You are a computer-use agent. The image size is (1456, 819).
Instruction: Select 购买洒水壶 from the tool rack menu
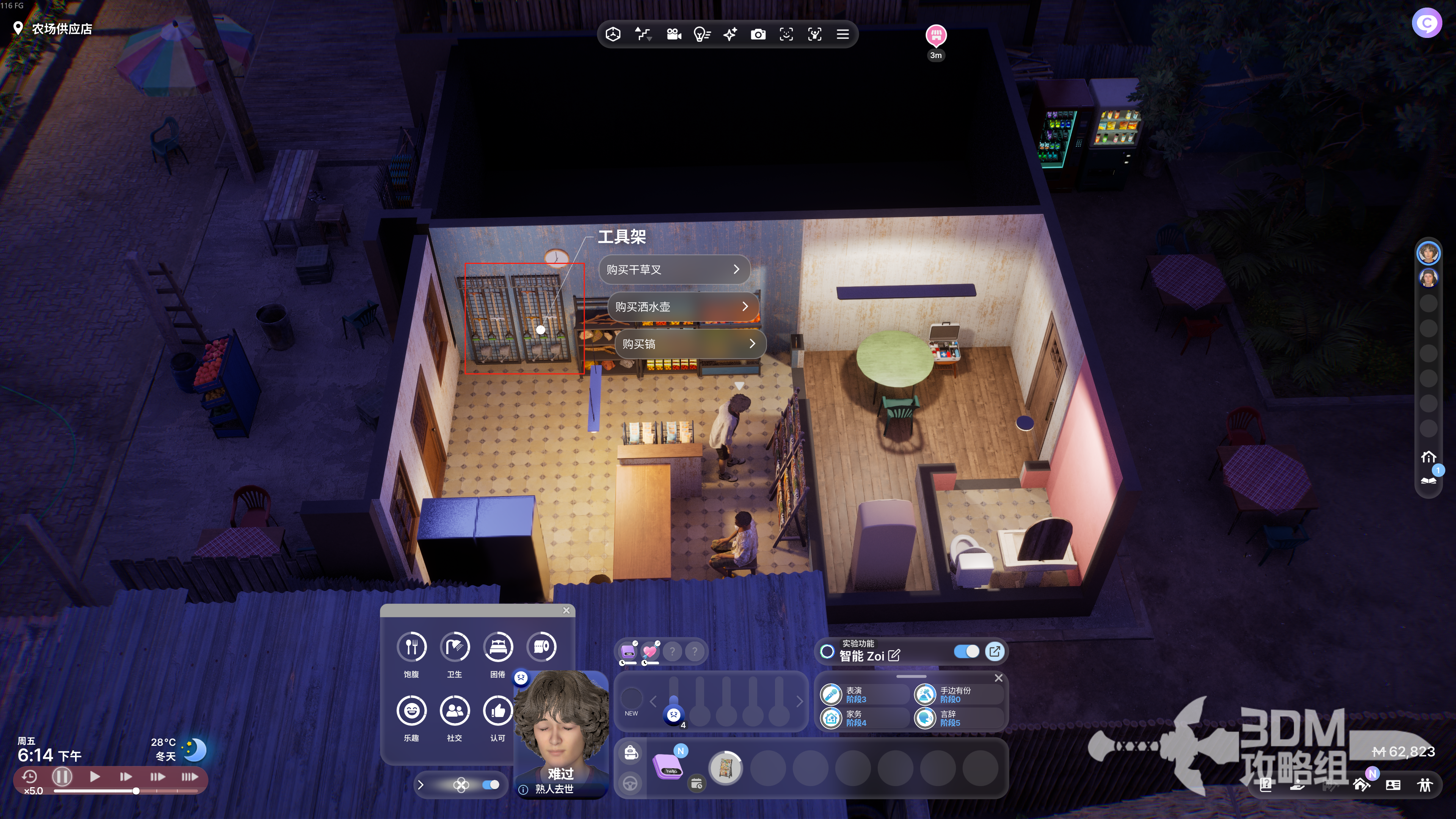pyautogui.click(x=682, y=306)
